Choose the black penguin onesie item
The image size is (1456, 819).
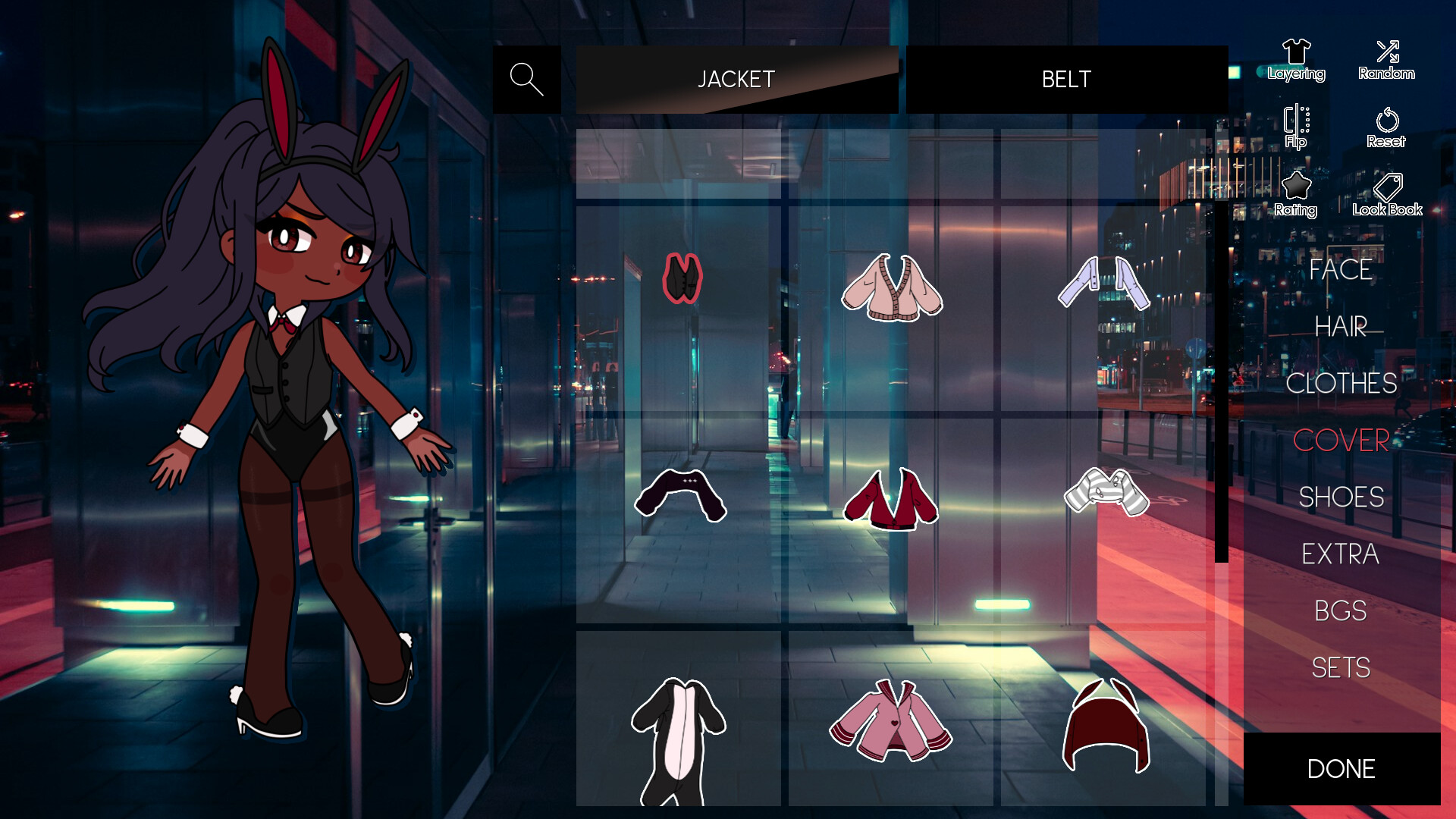click(680, 739)
